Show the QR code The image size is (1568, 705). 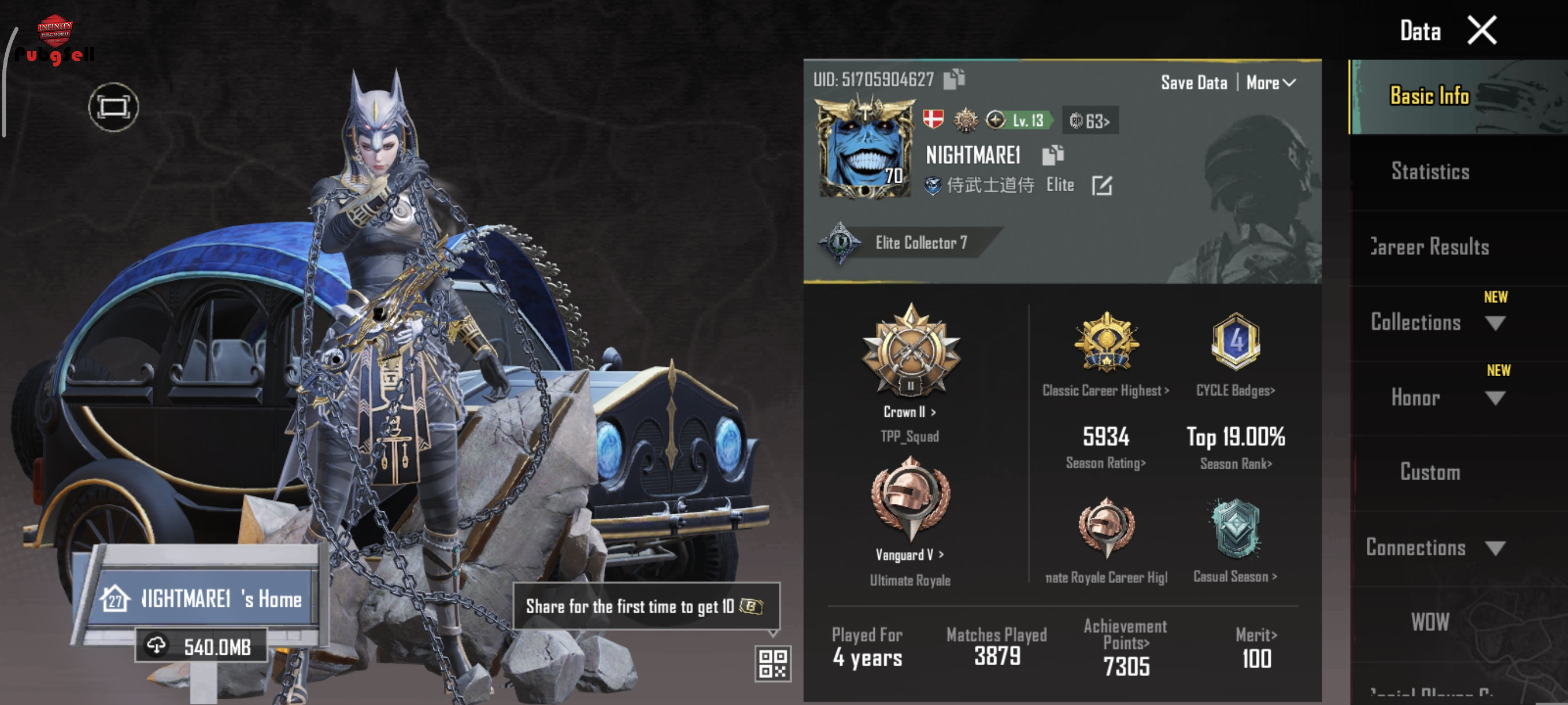tap(772, 663)
